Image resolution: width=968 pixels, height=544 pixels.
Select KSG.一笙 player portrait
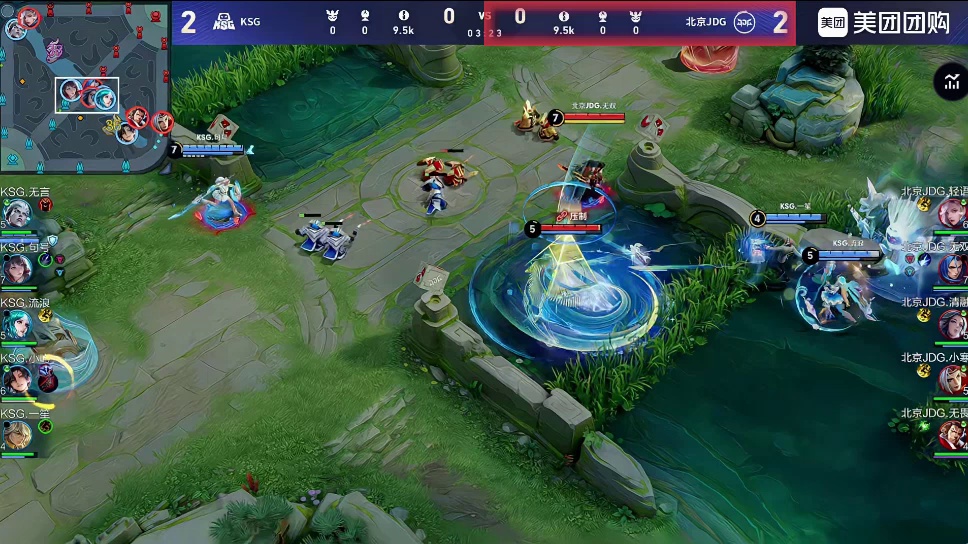[x=18, y=435]
